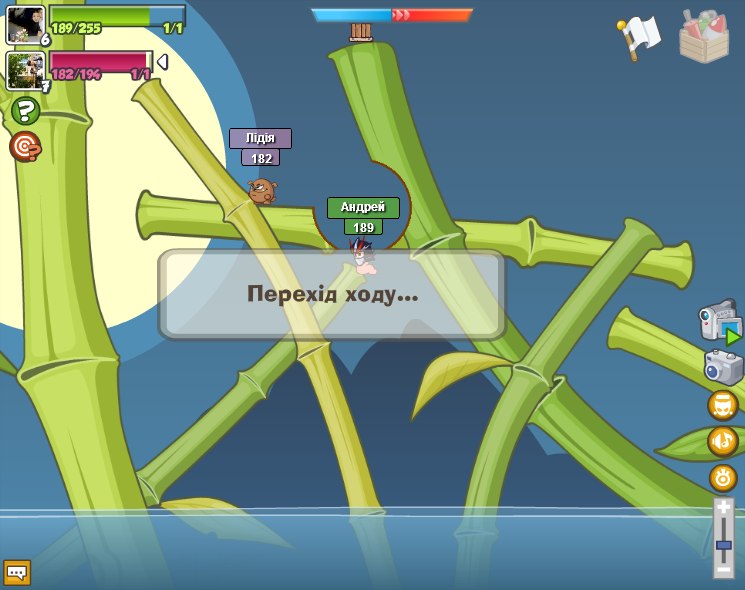Open the chat speech bubble button
Image resolution: width=745 pixels, height=590 pixels.
pos(17,572)
